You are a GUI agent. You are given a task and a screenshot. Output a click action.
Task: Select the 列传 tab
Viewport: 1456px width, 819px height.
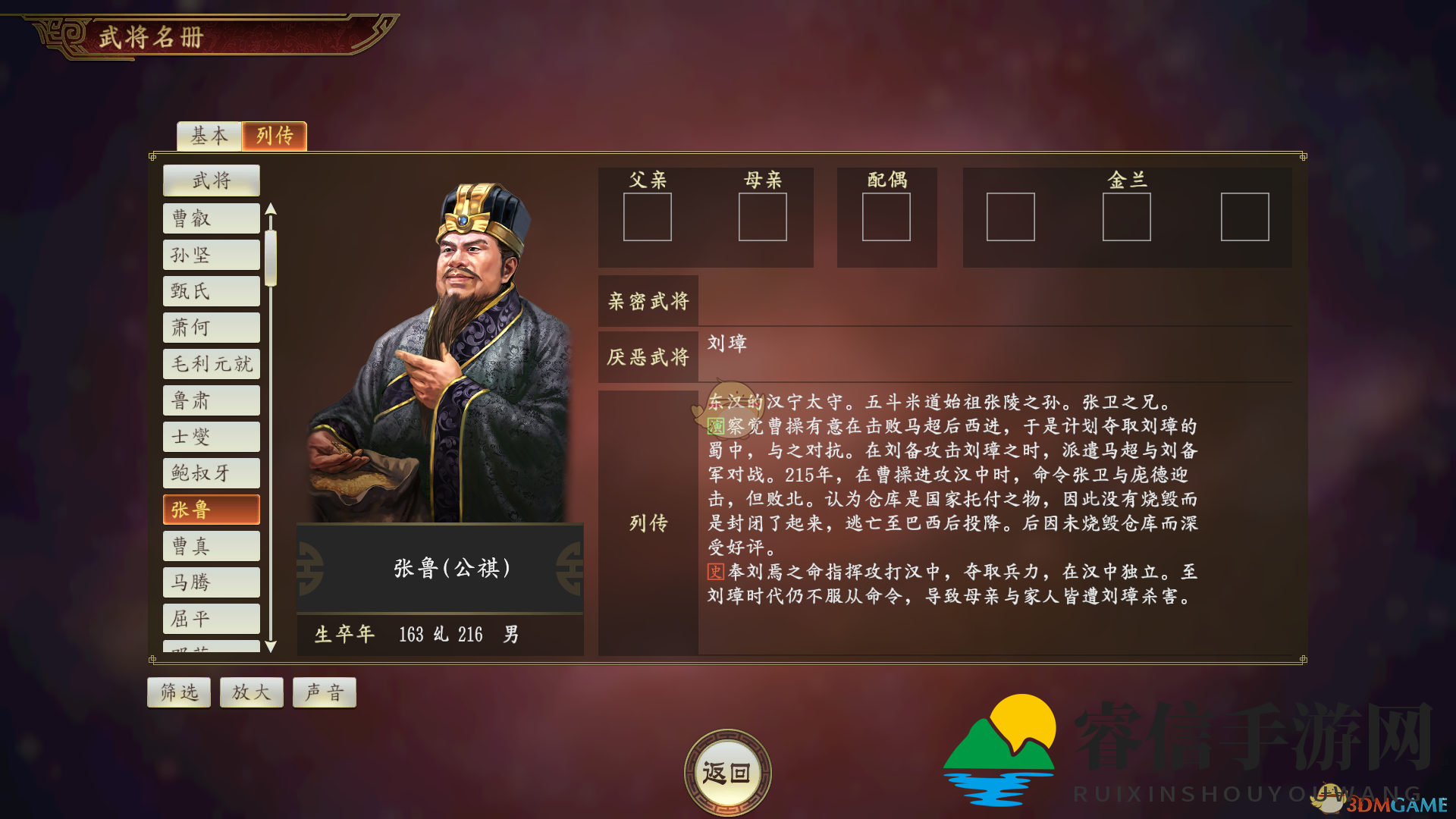tap(275, 136)
